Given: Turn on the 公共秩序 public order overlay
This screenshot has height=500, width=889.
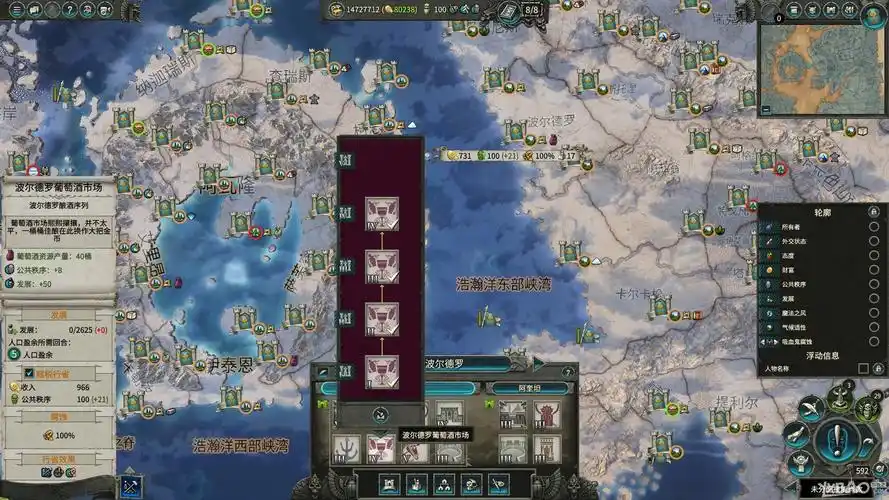Looking at the screenshot, I should (x=873, y=284).
